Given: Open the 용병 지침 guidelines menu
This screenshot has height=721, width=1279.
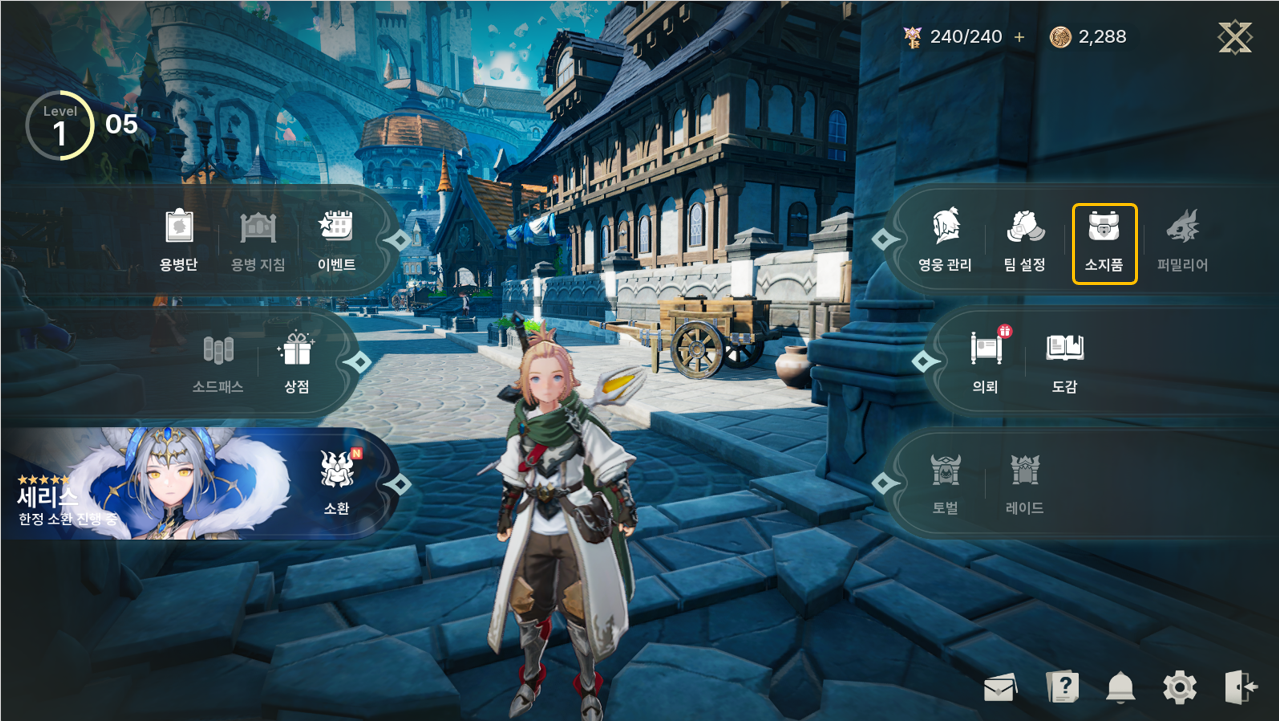Looking at the screenshot, I should [258, 241].
